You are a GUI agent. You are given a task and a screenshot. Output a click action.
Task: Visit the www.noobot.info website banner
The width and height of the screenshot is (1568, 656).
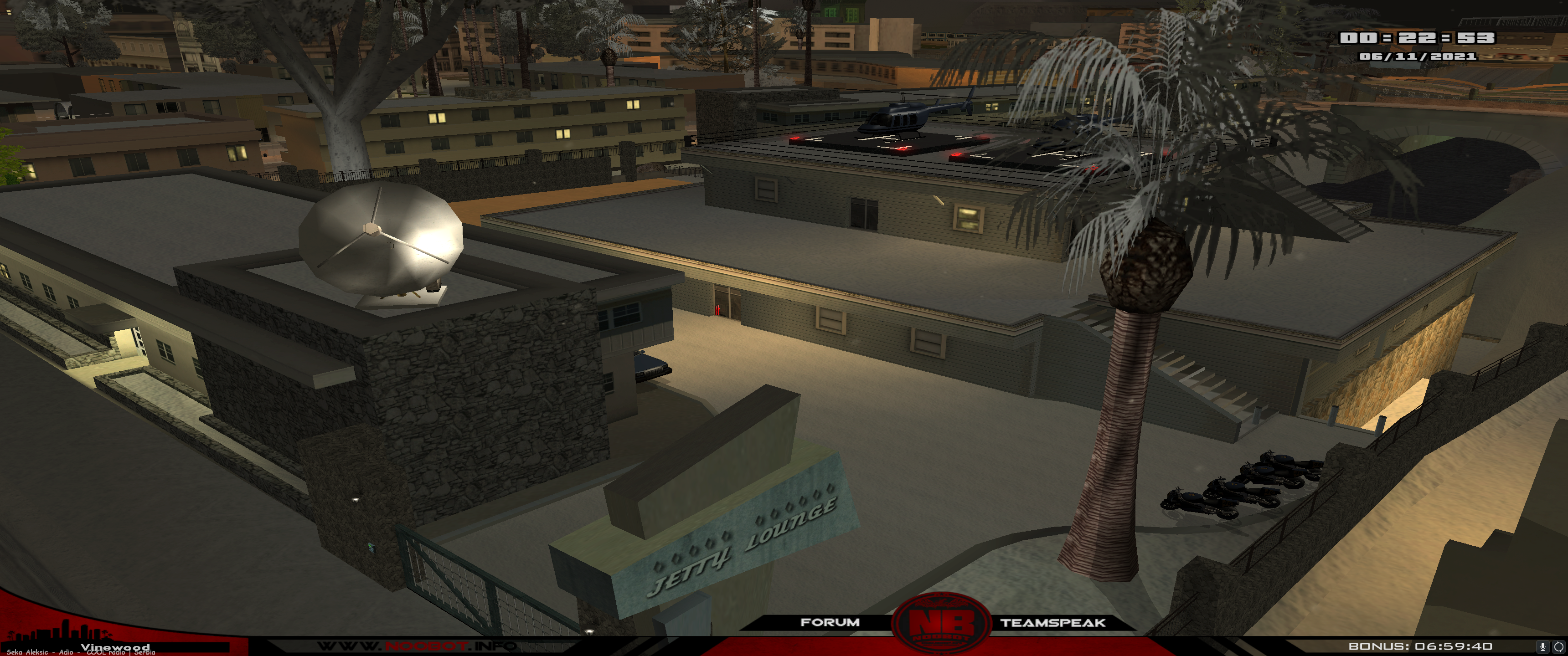point(417,646)
